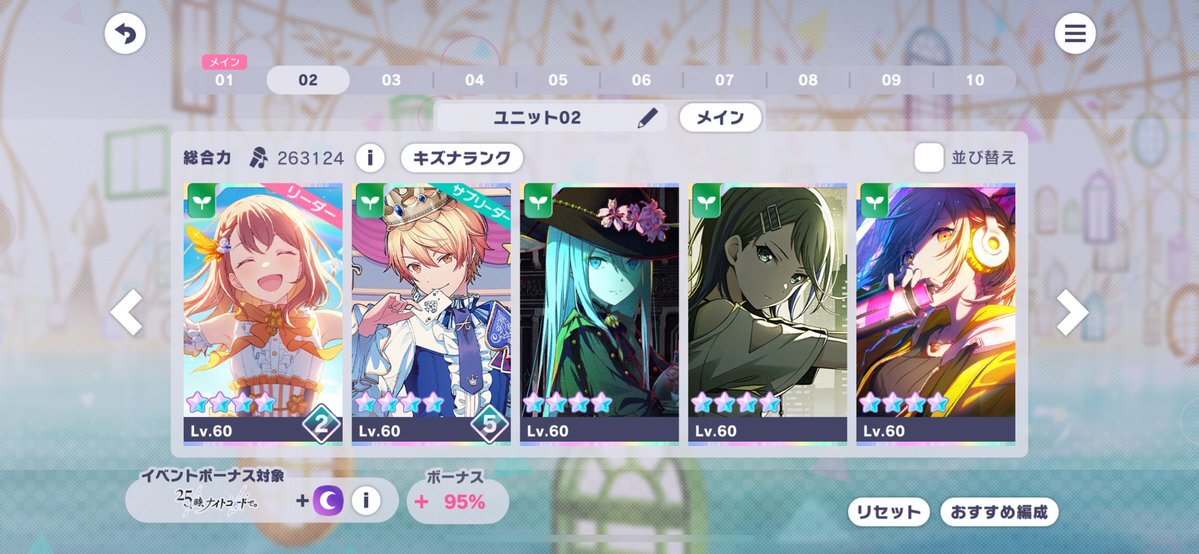Show the previous unit with the left arrow
The image size is (1199, 554).
pos(127,313)
